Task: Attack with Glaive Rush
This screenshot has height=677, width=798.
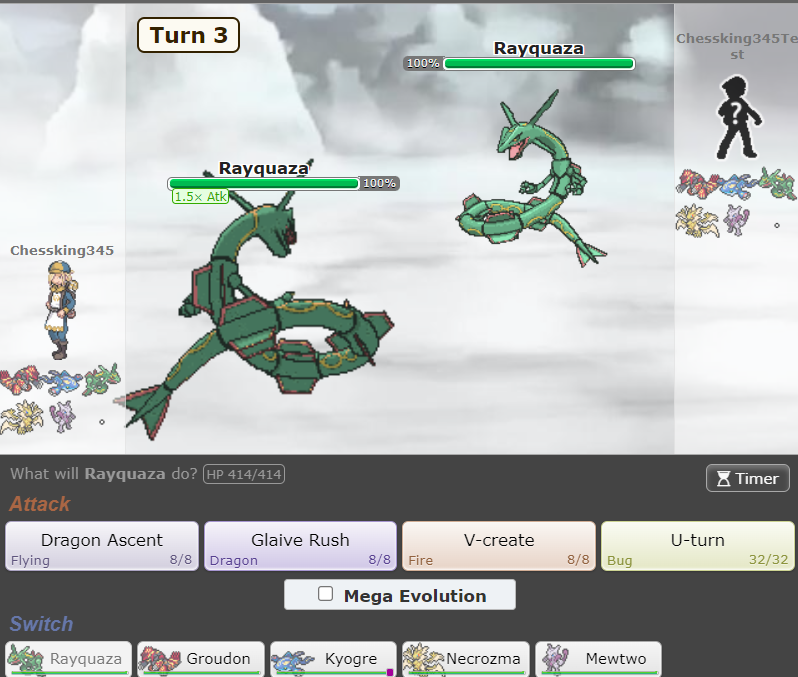Action: point(300,546)
